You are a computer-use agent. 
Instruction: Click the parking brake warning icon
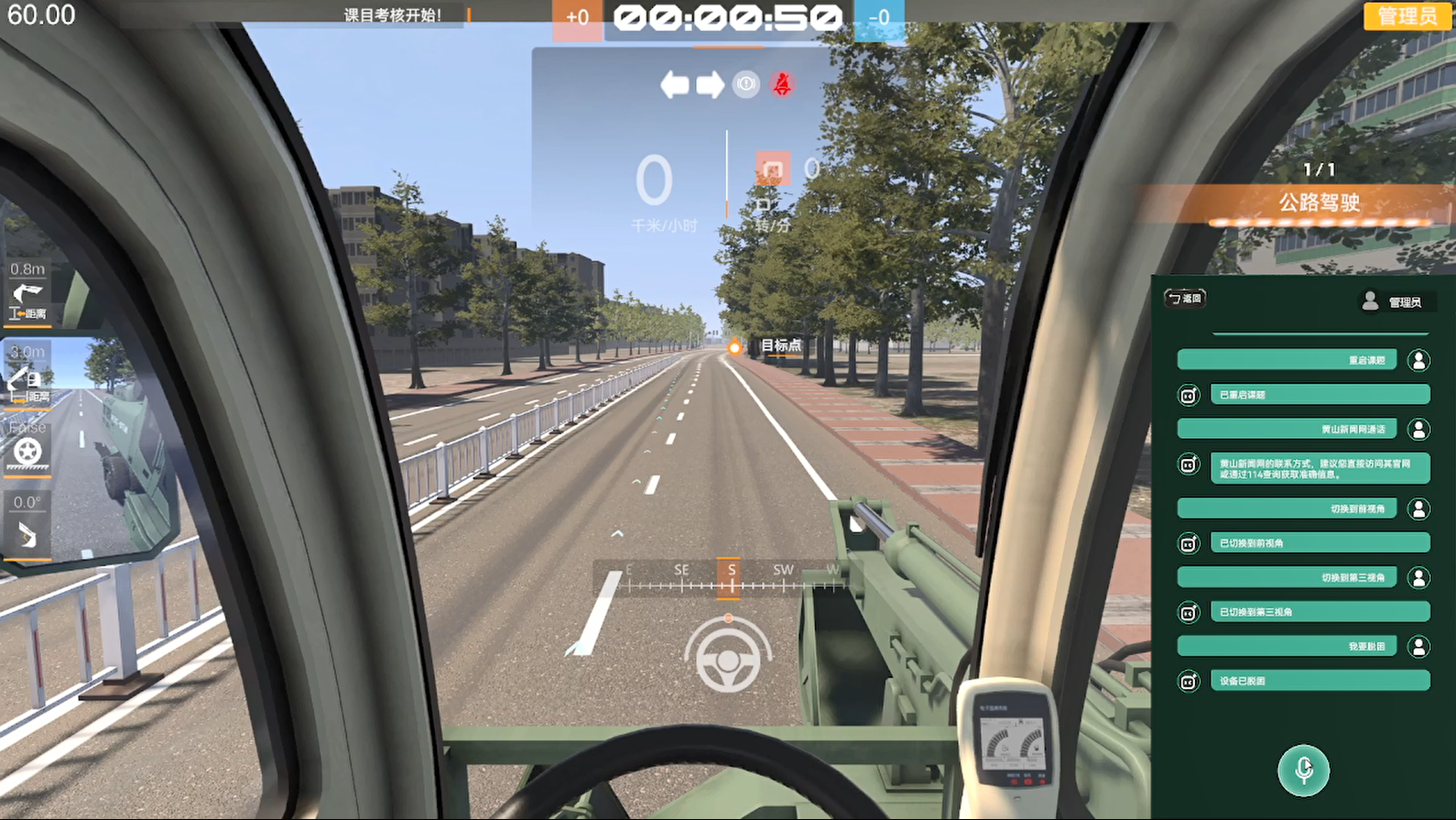745,84
